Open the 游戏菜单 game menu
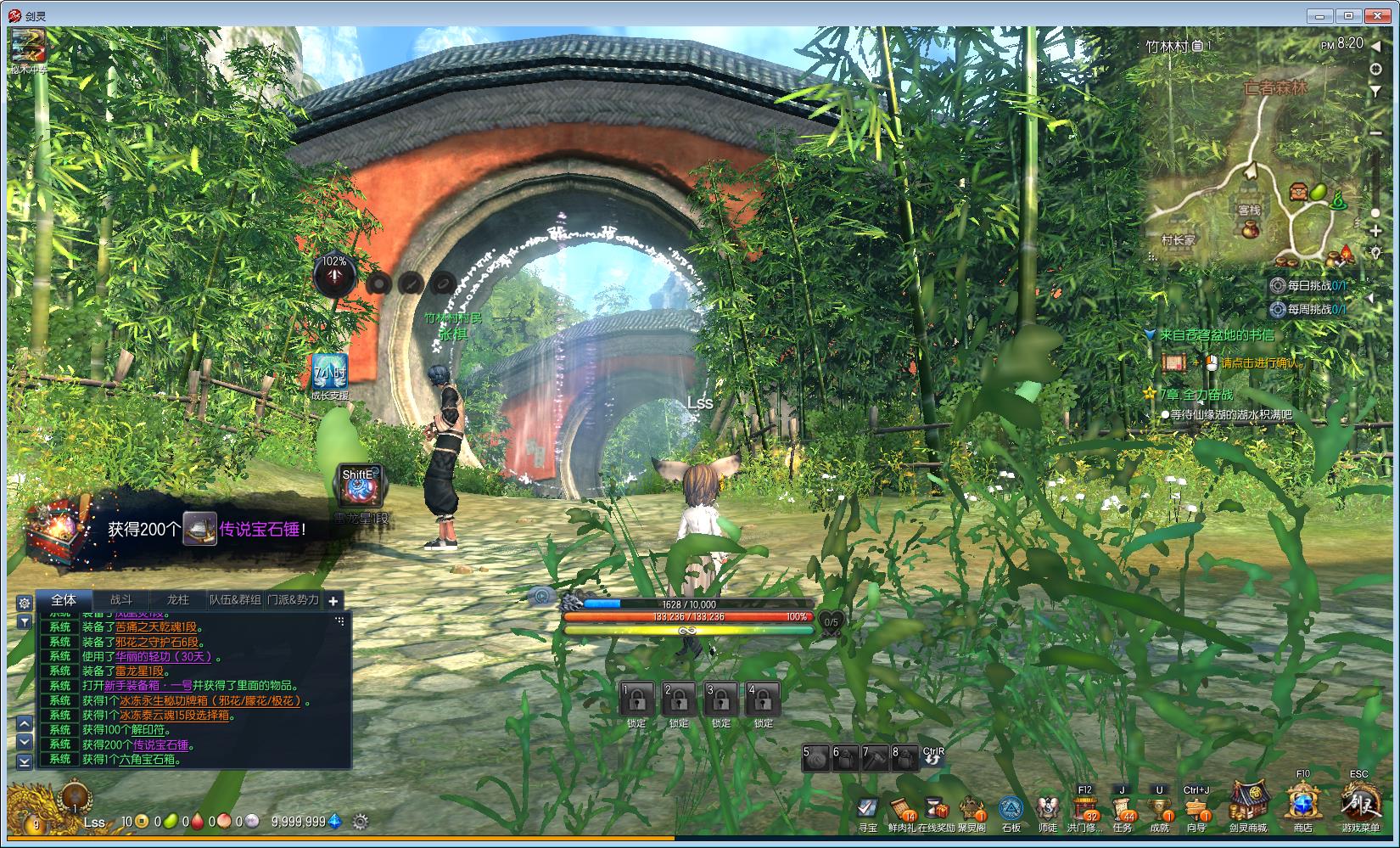Viewport: 1400px width, 848px height. click(x=1359, y=803)
